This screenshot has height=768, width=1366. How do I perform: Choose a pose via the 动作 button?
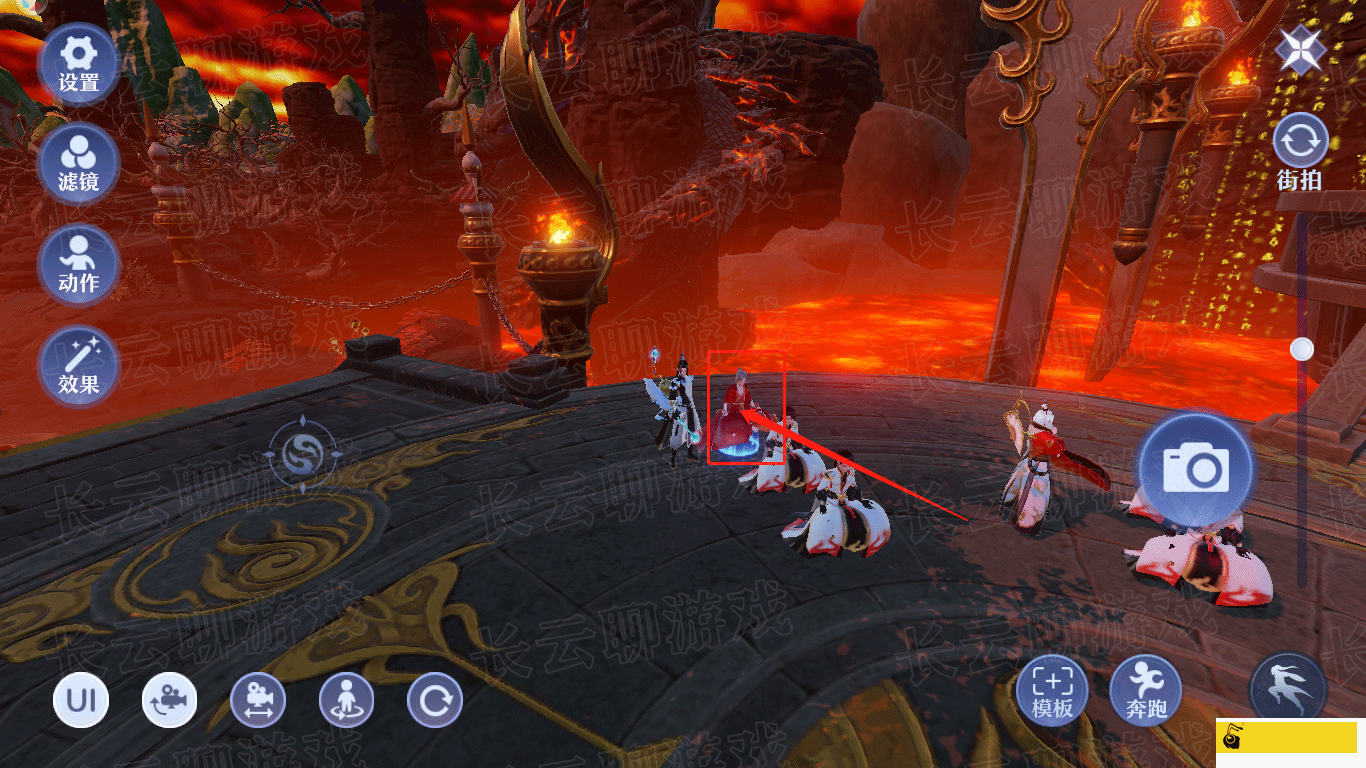[78, 265]
